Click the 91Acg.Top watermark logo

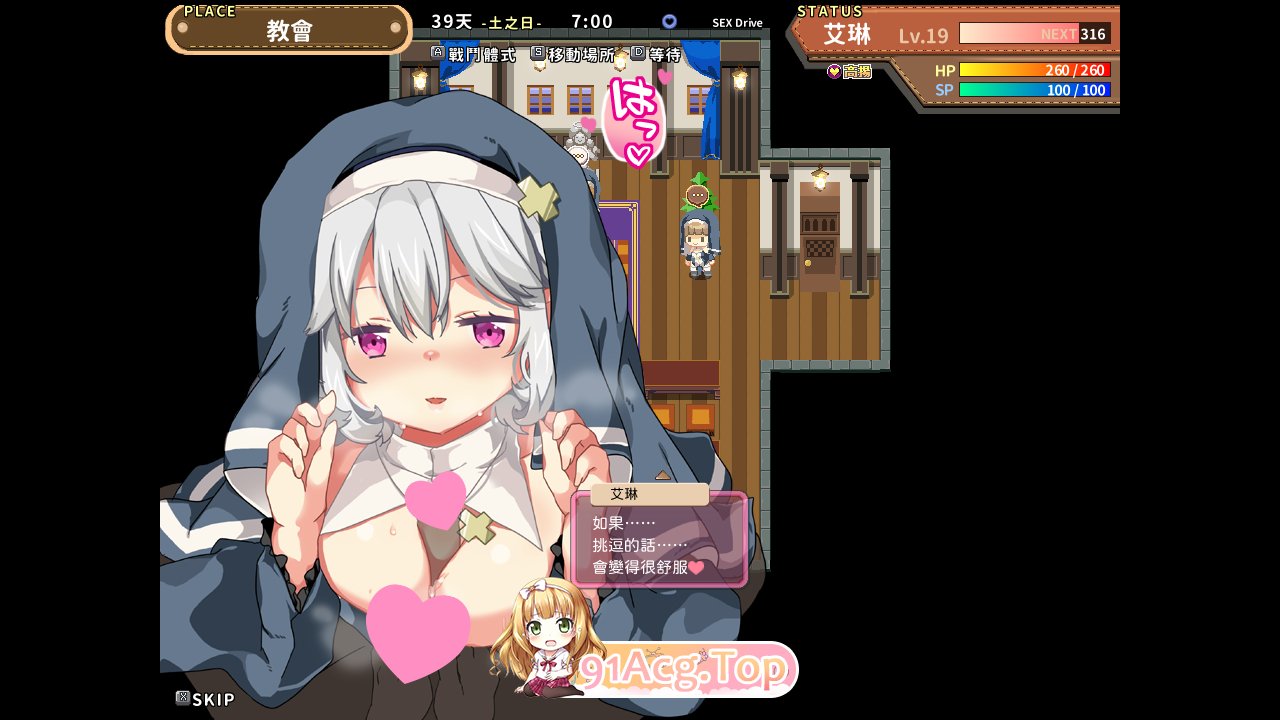tap(684, 670)
